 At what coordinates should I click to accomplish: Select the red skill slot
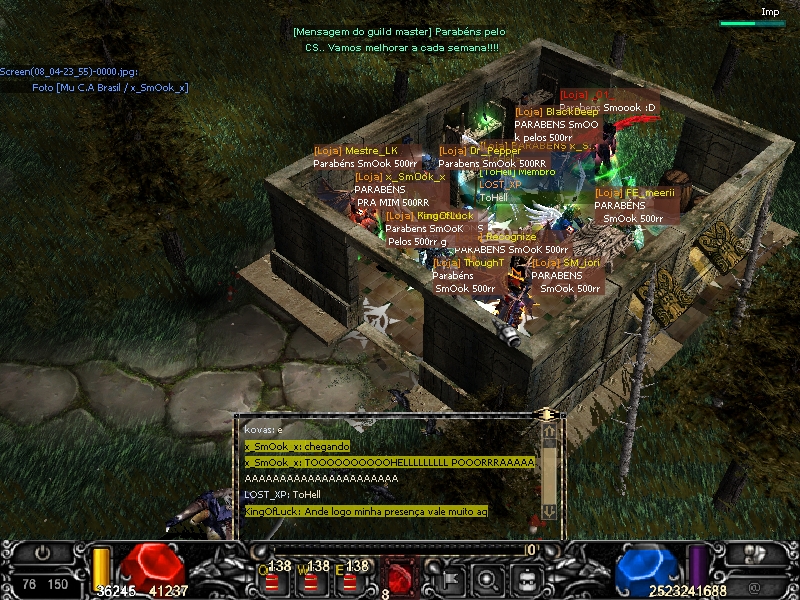400,577
